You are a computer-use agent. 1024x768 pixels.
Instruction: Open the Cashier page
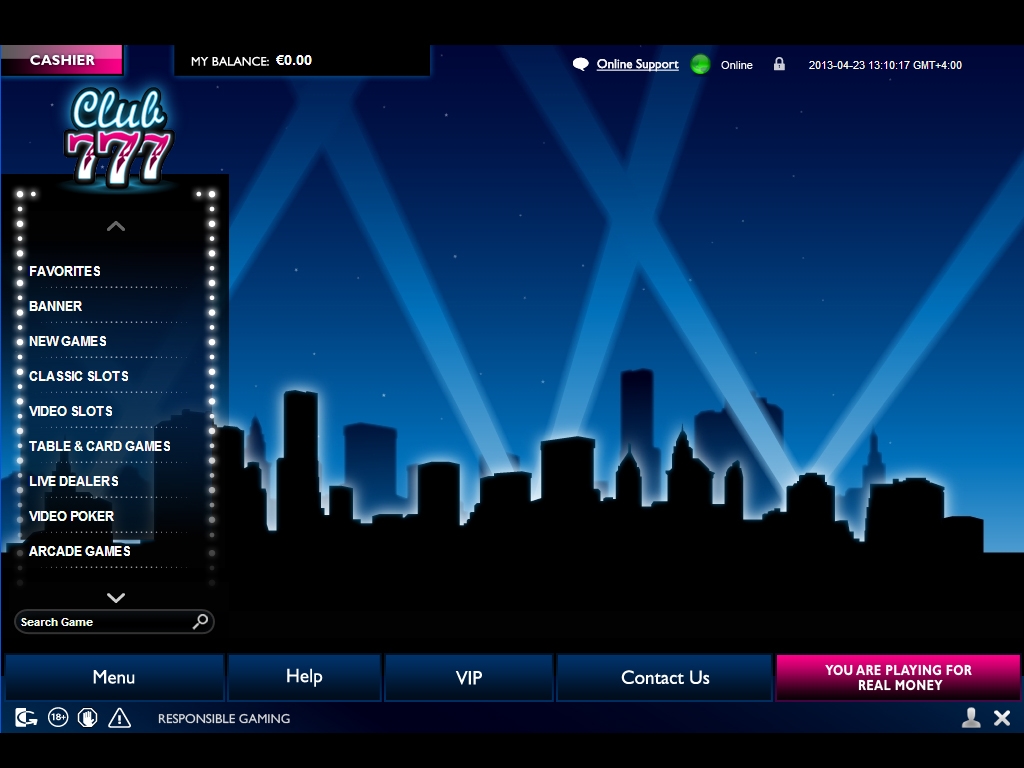(62, 60)
